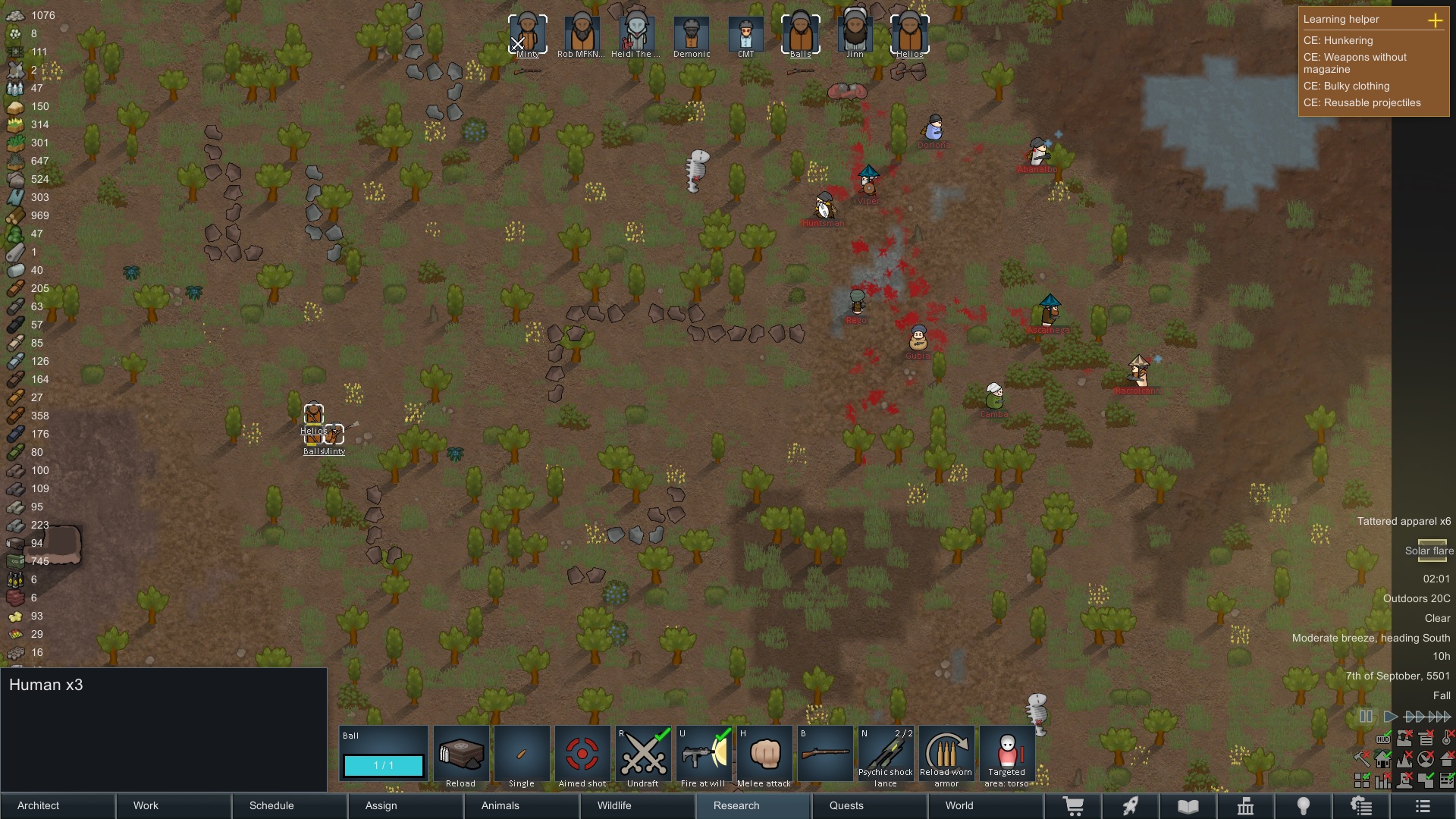
Task: Choose the Aimed shot fire mode
Action: [582, 755]
